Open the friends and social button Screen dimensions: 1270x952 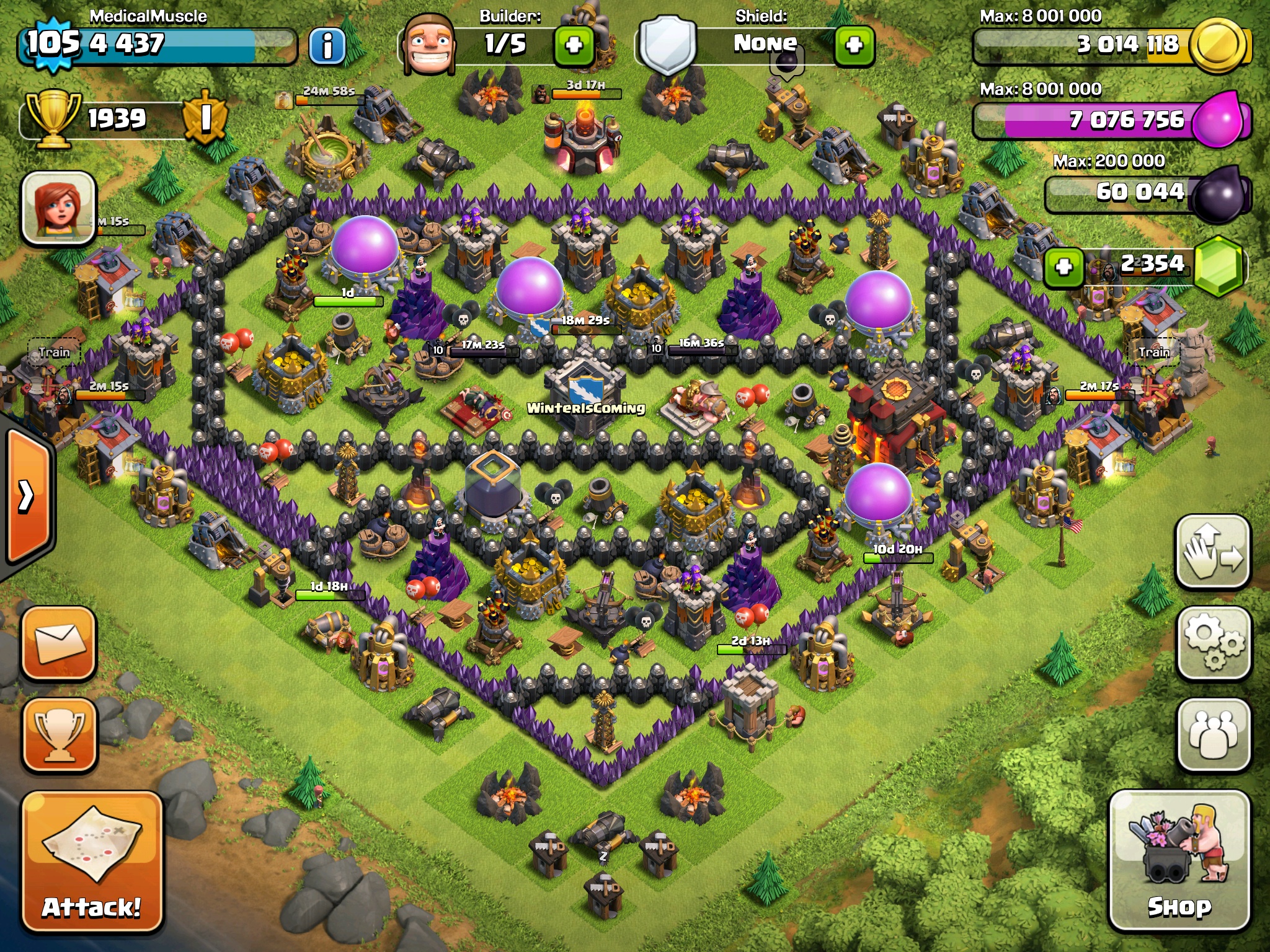[x=1212, y=735]
